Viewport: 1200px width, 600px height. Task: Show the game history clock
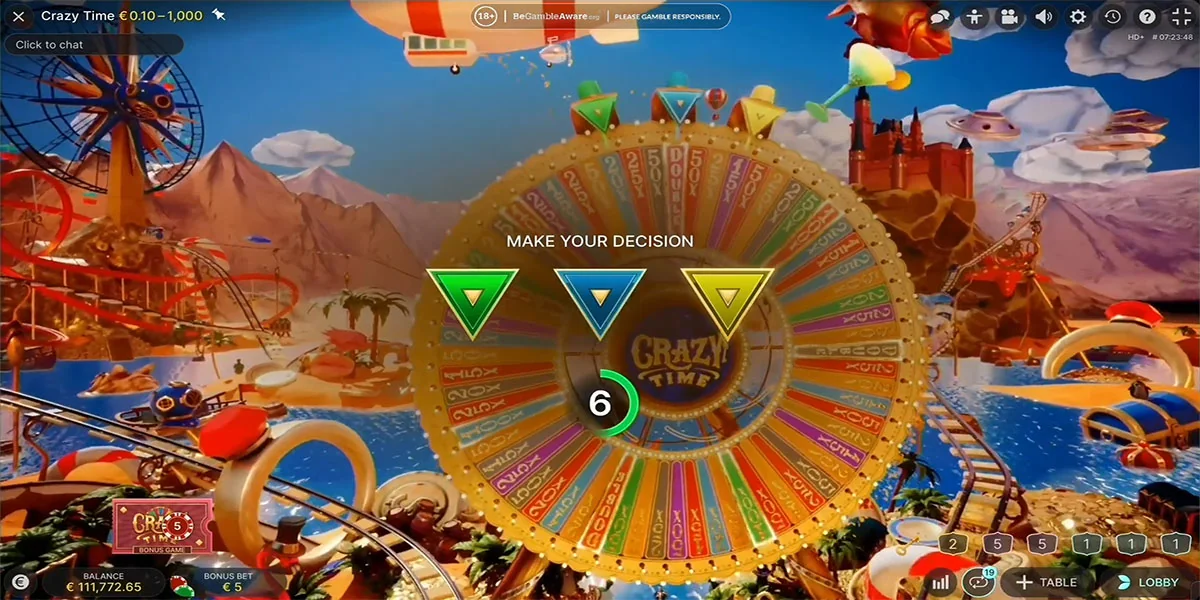(1113, 17)
